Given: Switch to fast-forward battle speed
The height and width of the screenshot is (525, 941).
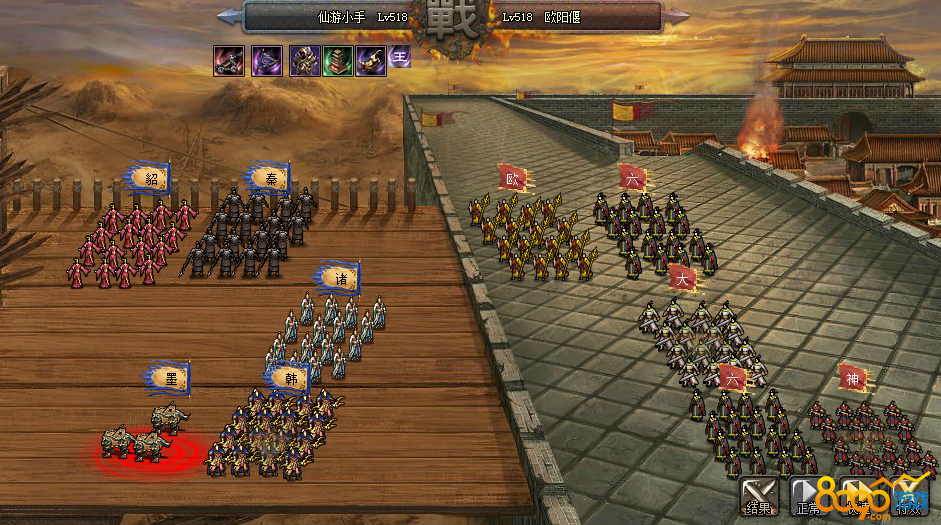Looking at the screenshot, I should [x=858, y=494].
